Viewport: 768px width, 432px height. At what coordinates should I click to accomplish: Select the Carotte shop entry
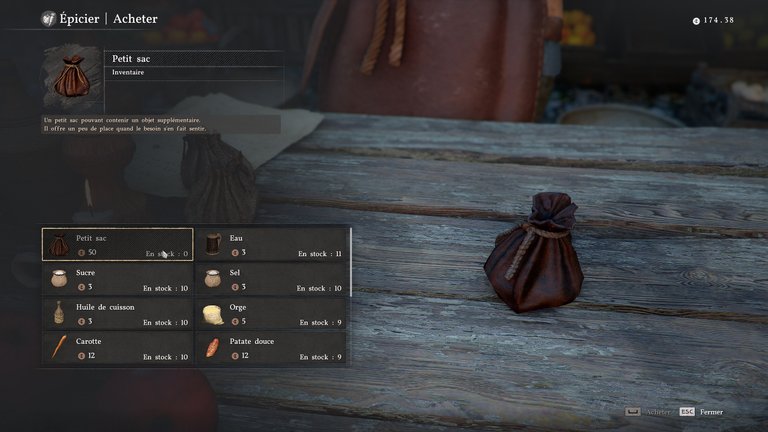pos(117,348)
